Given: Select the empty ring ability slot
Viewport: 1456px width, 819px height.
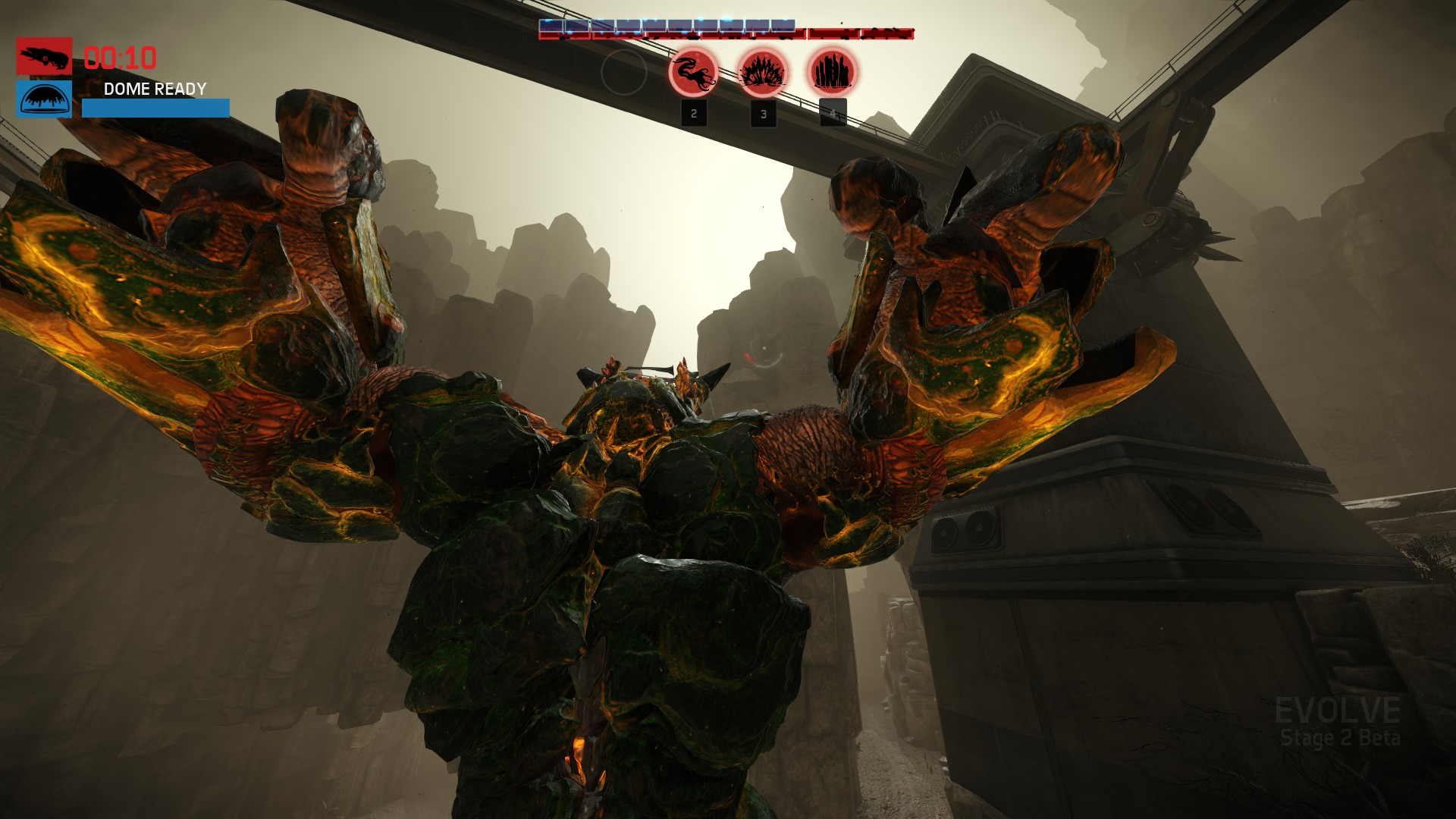Looking at the screenshot, I should [623, 73].
